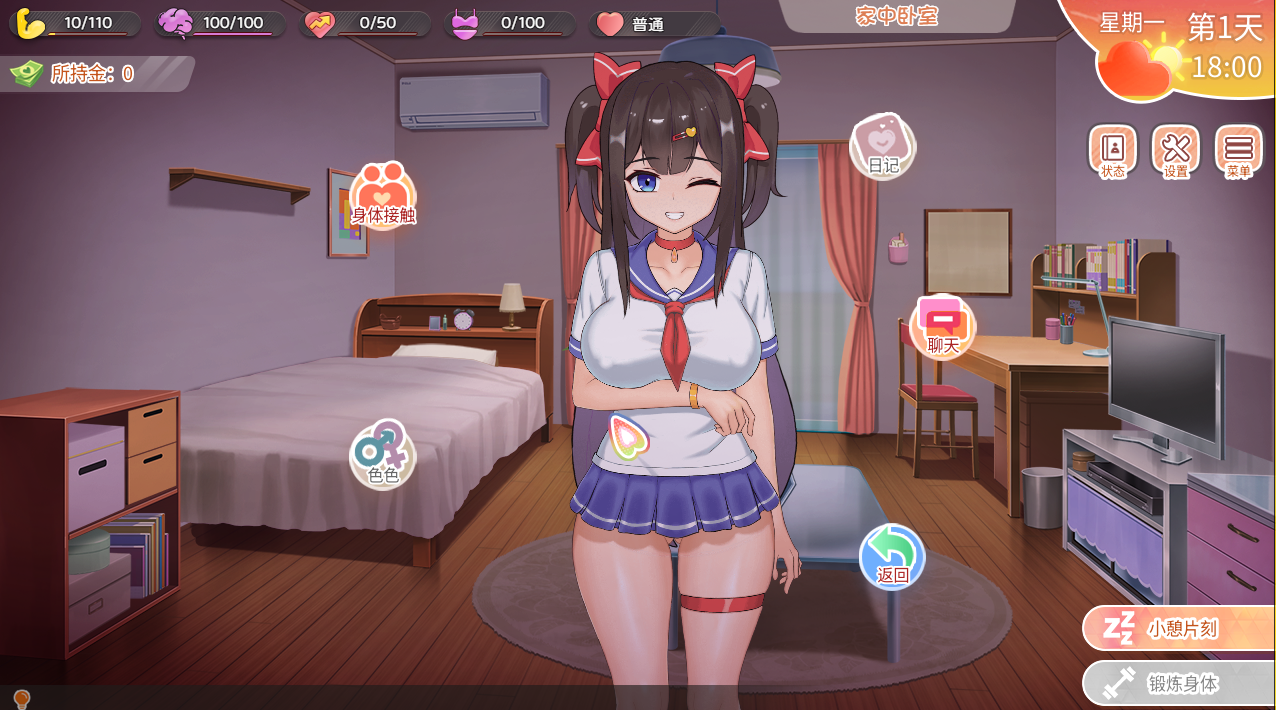
Task: Select the 身体接触 interaction bubble
Action: [383, 196]
